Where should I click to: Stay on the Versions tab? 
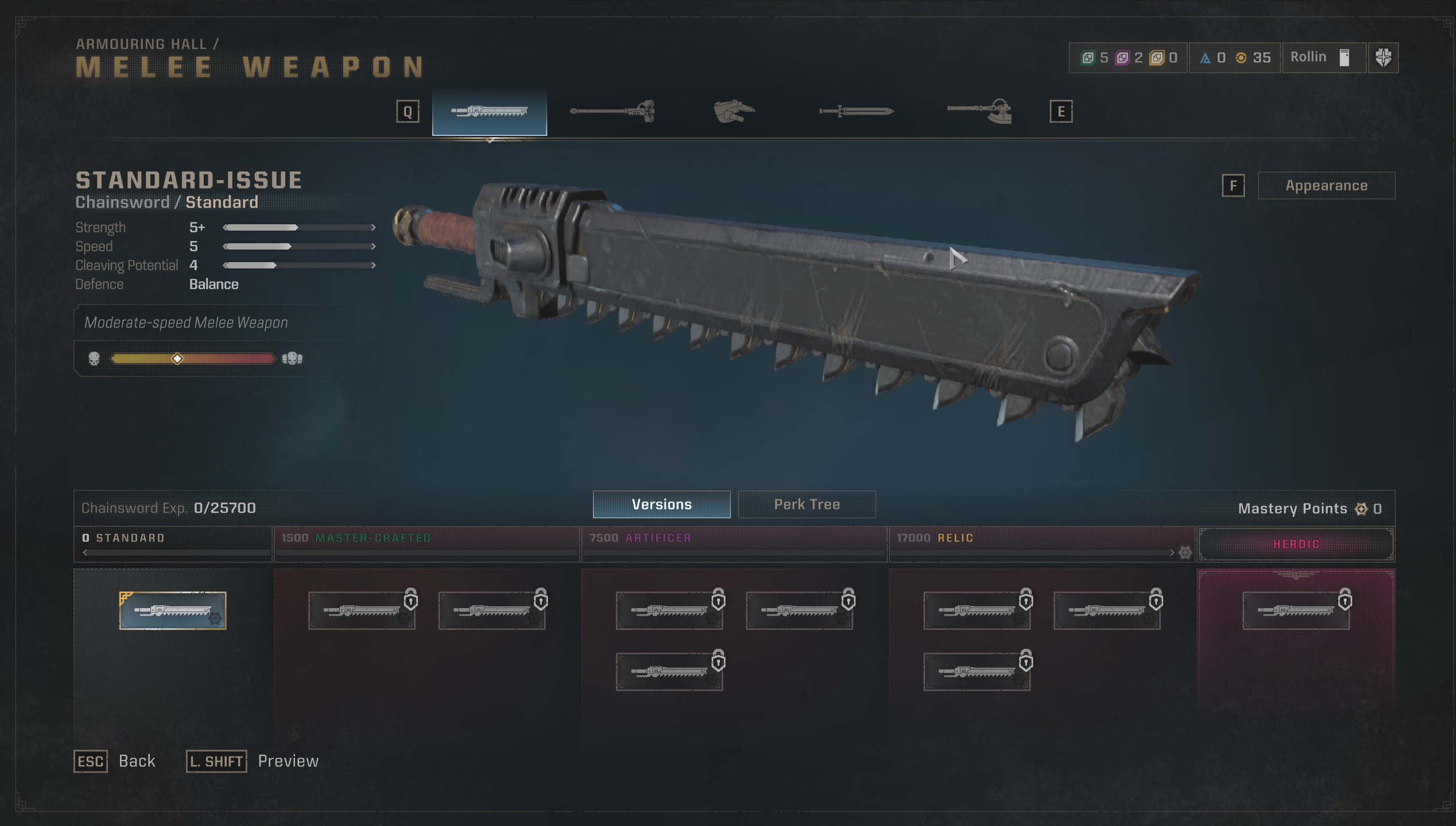coord(661,504)
